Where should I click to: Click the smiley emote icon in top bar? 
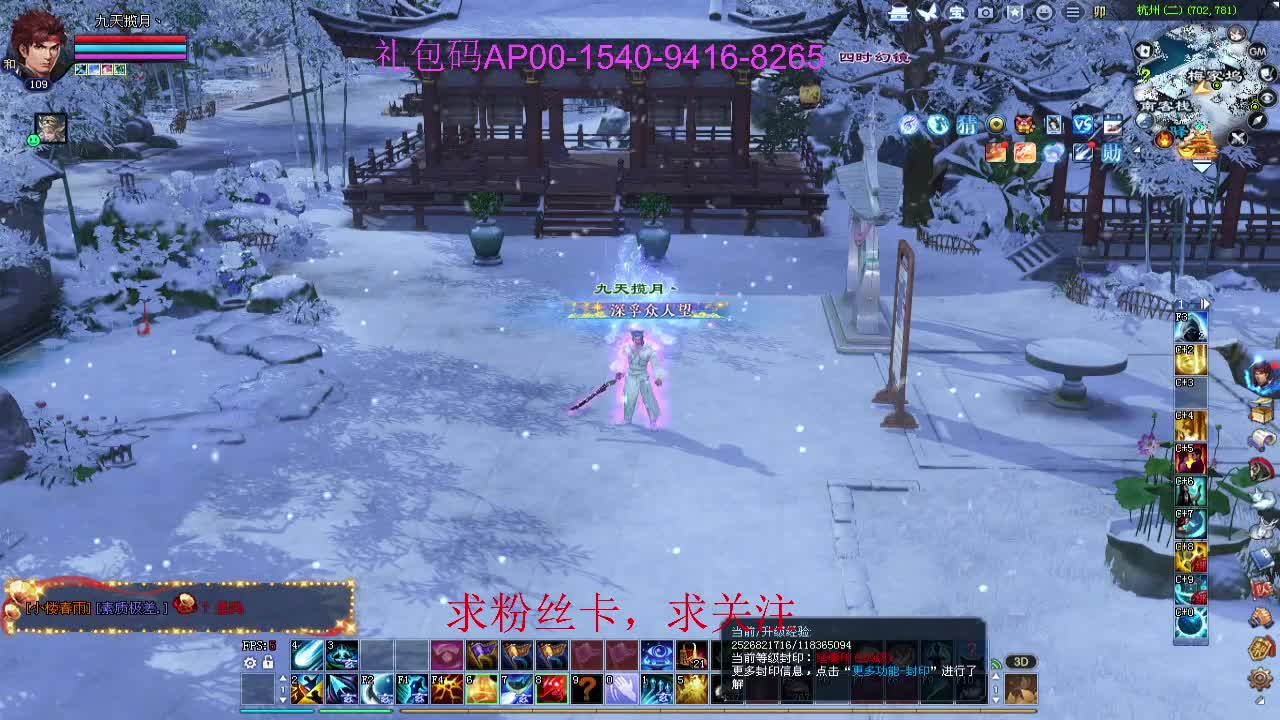1046,12
